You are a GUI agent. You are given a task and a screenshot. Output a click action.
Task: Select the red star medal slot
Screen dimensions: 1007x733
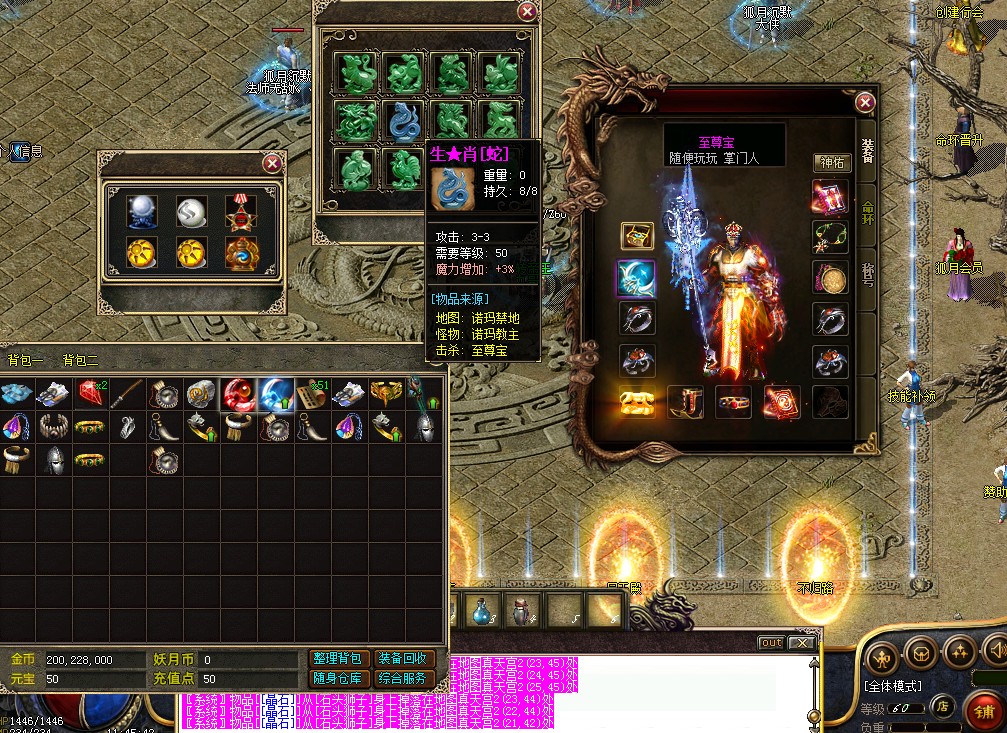[240, 211]
